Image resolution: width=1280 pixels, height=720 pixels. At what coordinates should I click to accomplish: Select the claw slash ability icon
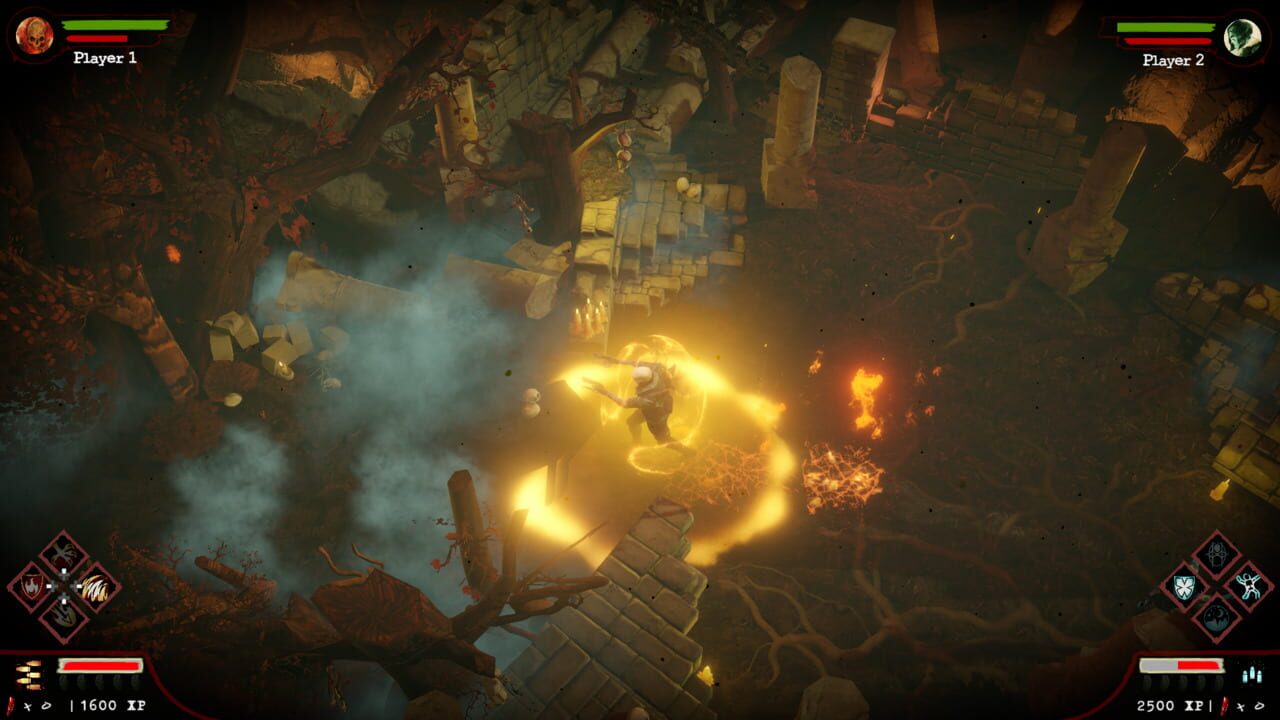point(95,587)
